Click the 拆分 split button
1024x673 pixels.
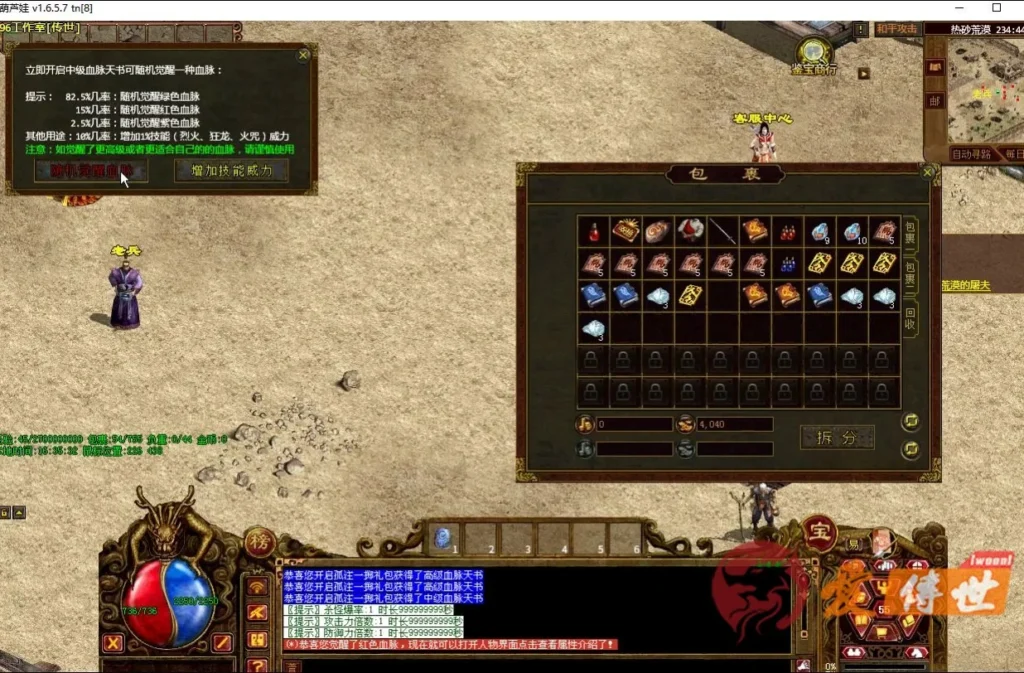pyautogui.click(x=837, y=437)
